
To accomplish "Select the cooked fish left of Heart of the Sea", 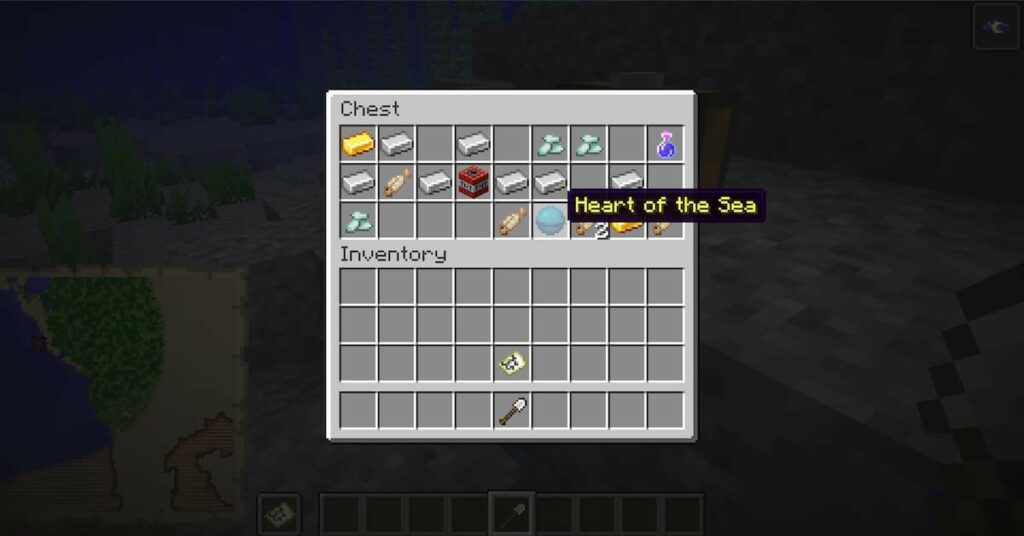I will (512, 220).
